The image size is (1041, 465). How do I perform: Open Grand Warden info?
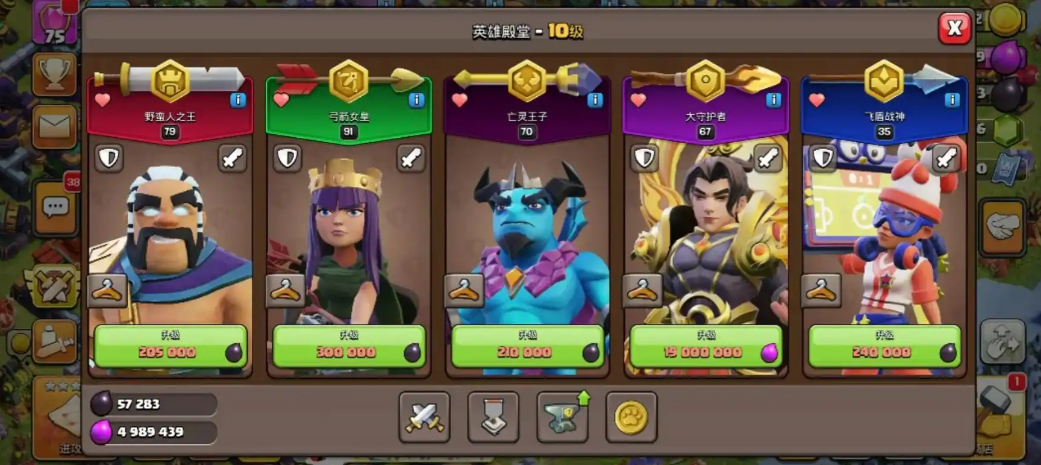pos(773,100)
